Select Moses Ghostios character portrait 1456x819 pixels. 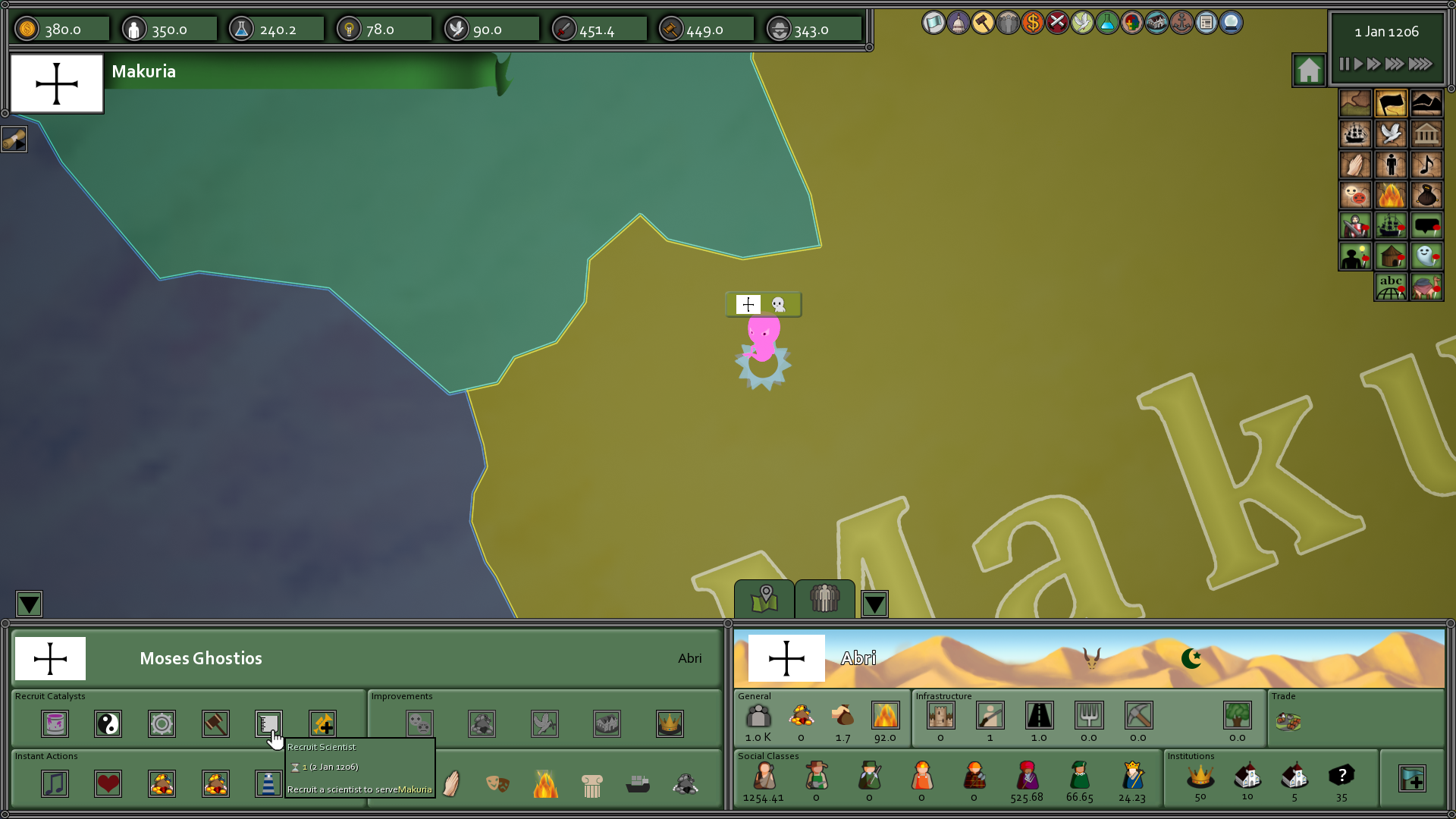click(x=50, y=658)
